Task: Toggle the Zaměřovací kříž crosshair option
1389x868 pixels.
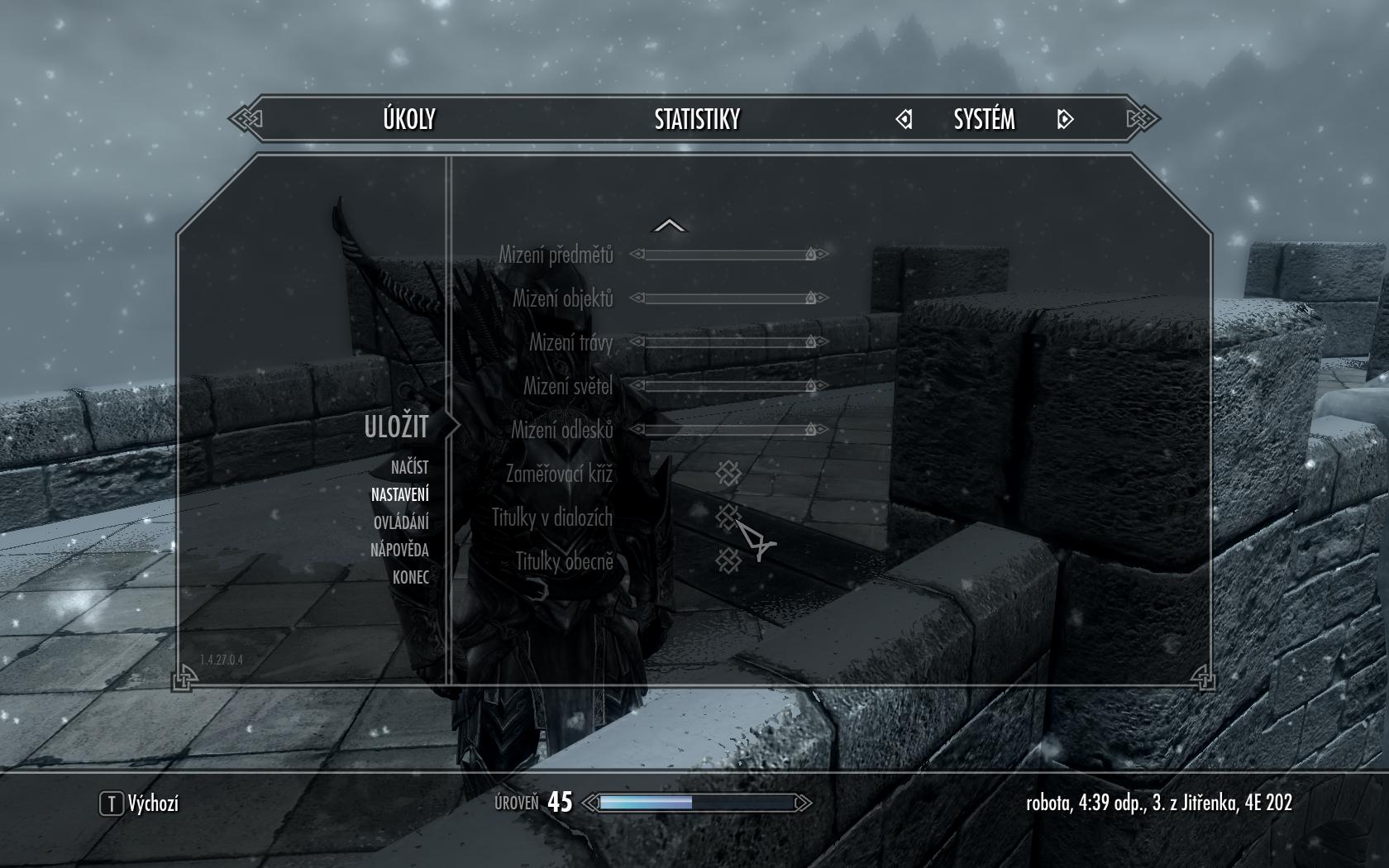Action: pos(728,474)
